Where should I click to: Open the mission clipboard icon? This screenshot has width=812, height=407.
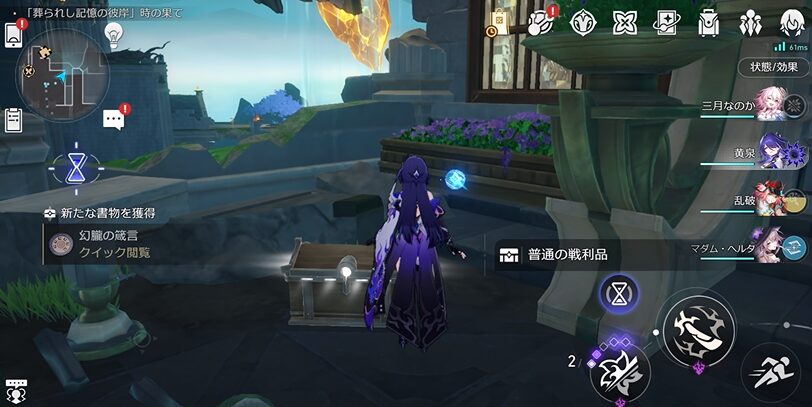pyautogui.click(x=13, y=120)
